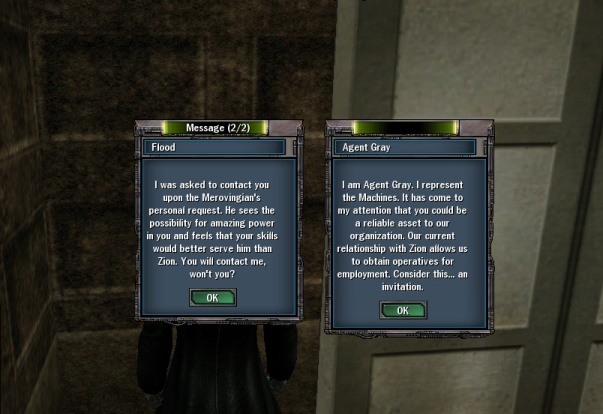The height and width of the screenshot is (414, 603).
Task: Confirm Flood's message with OK
Action: click(213, 296)
